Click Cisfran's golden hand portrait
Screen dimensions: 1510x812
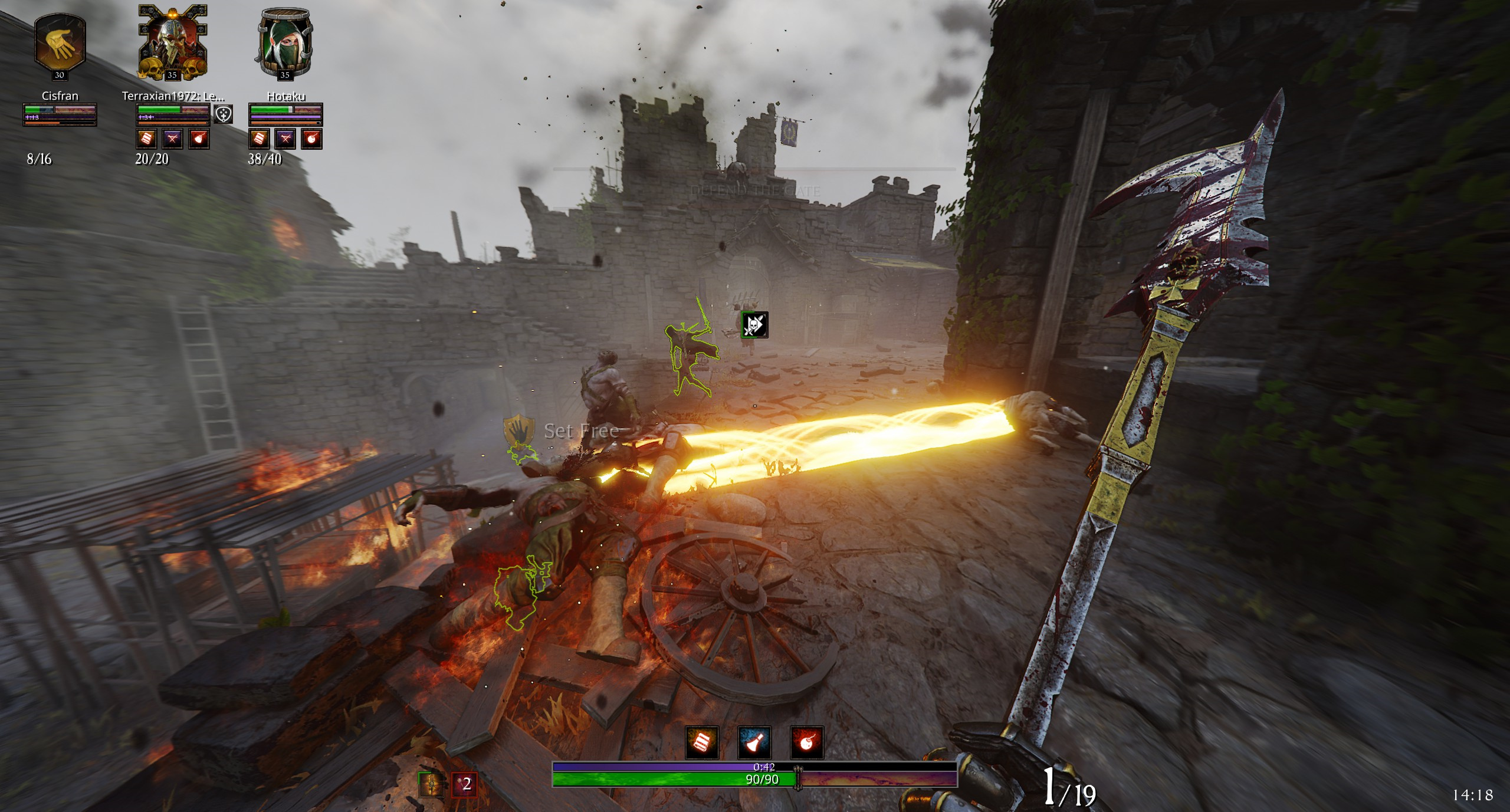[60, 42]
